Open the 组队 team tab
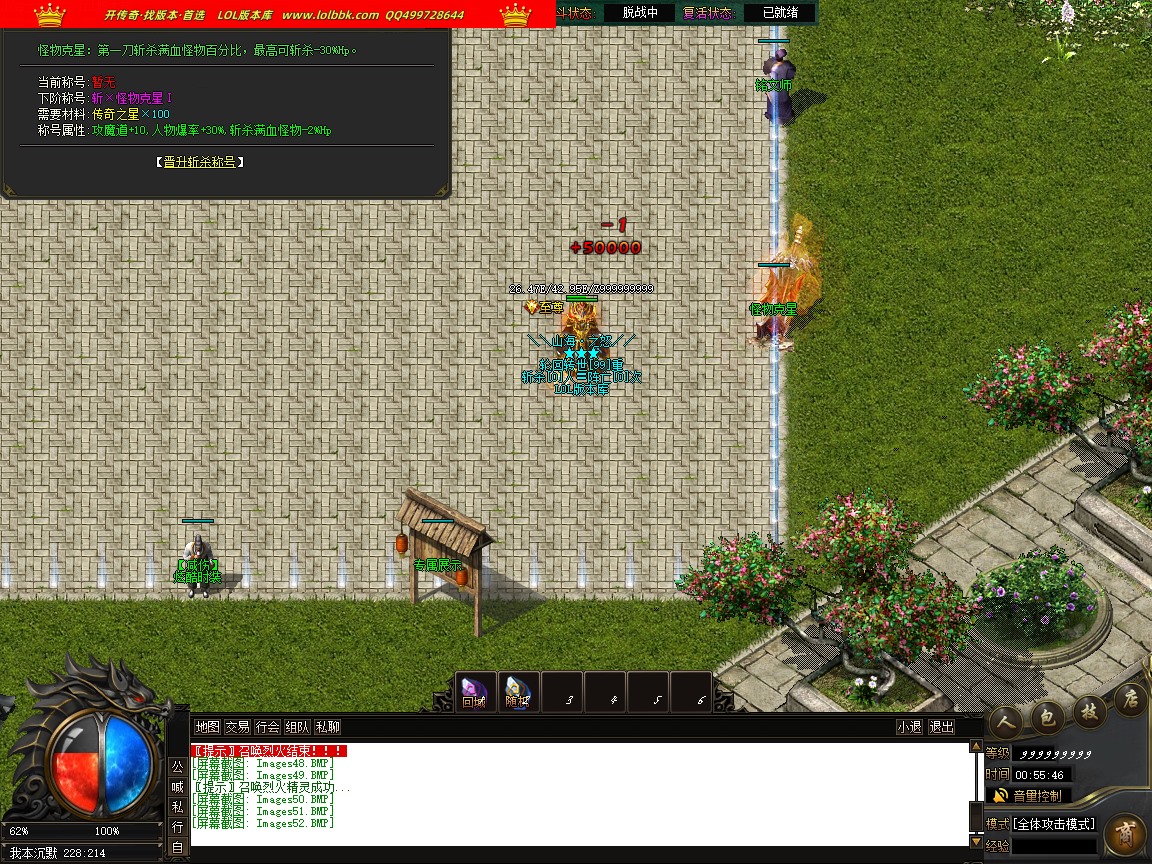Screen dimensions: 1152x864 [297, 727]
